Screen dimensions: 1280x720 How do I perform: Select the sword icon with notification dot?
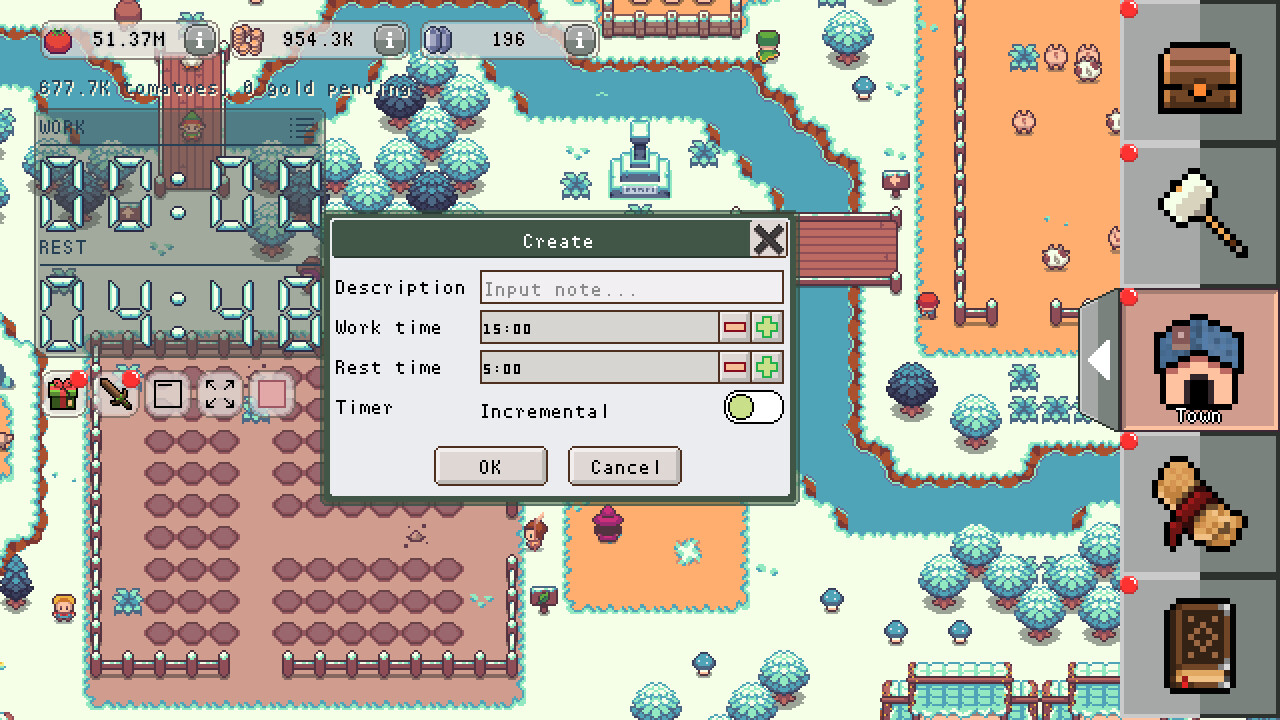tap(118, 393)
